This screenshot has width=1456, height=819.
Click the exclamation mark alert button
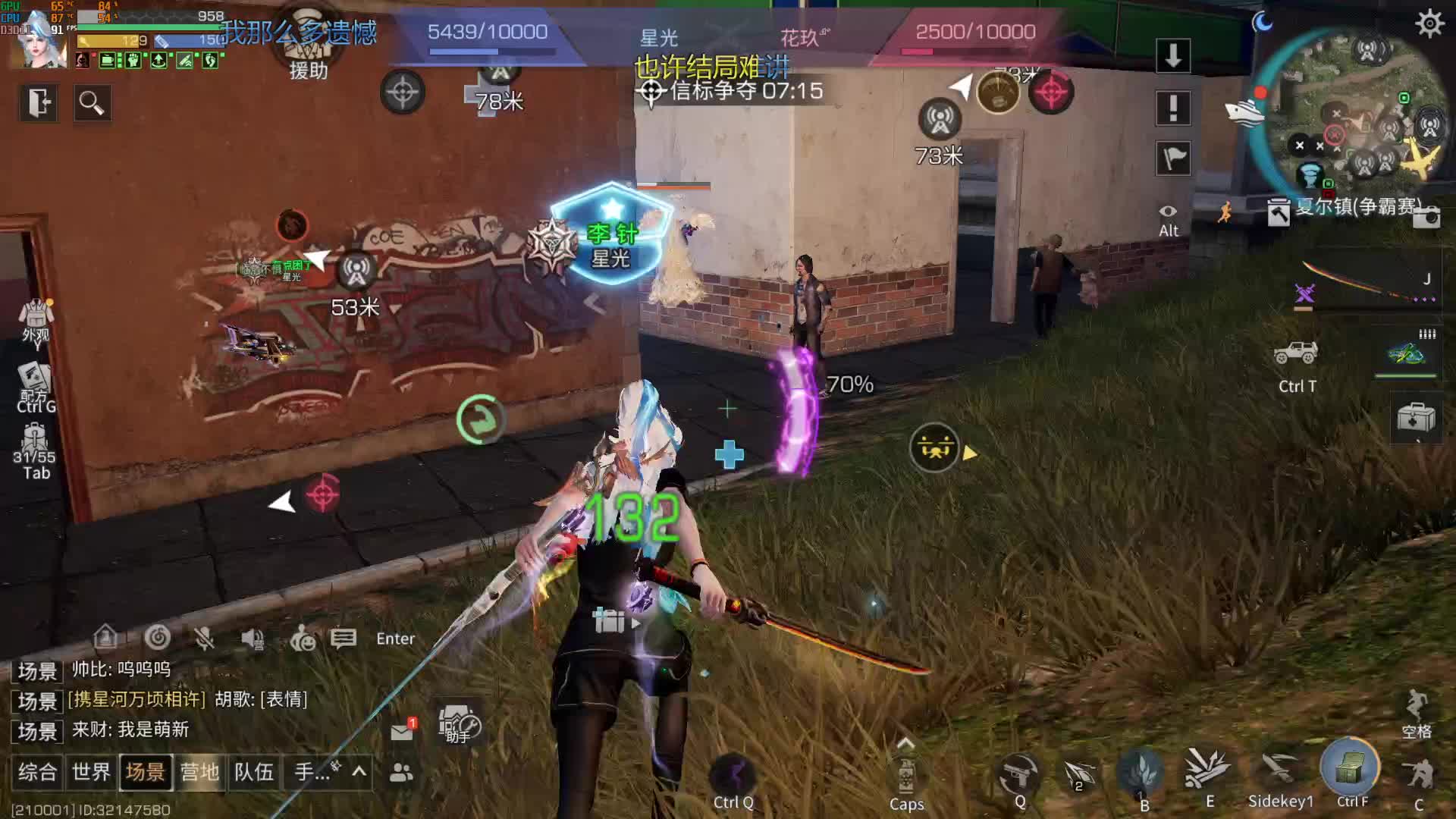tap(1173, 108)
